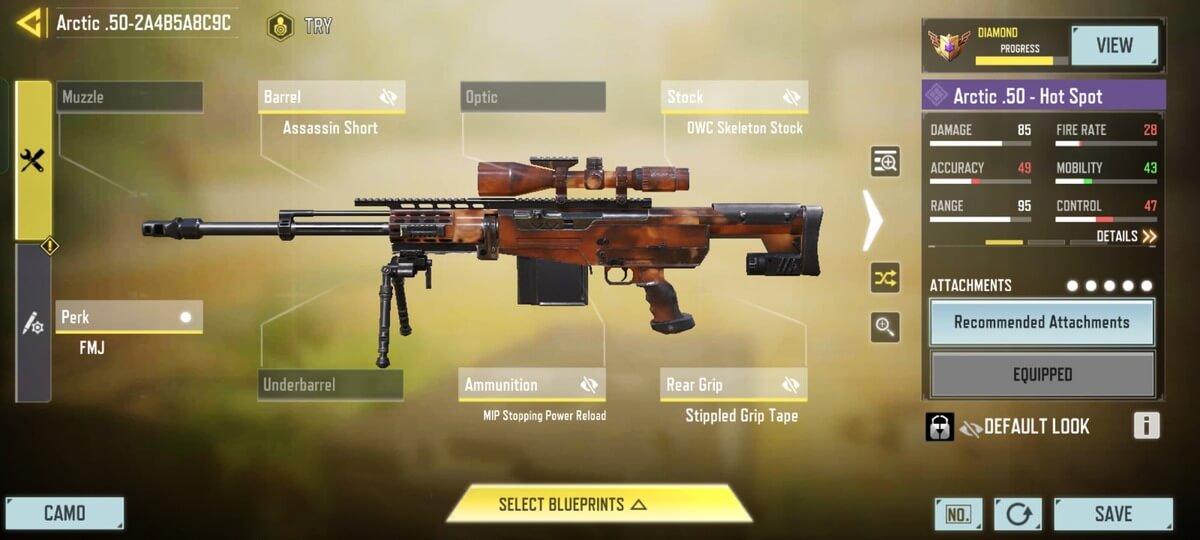This screenshot has height=540, width=1200.
Task: Open the empty Muzzle attachment slot
Action: (129, 97)
